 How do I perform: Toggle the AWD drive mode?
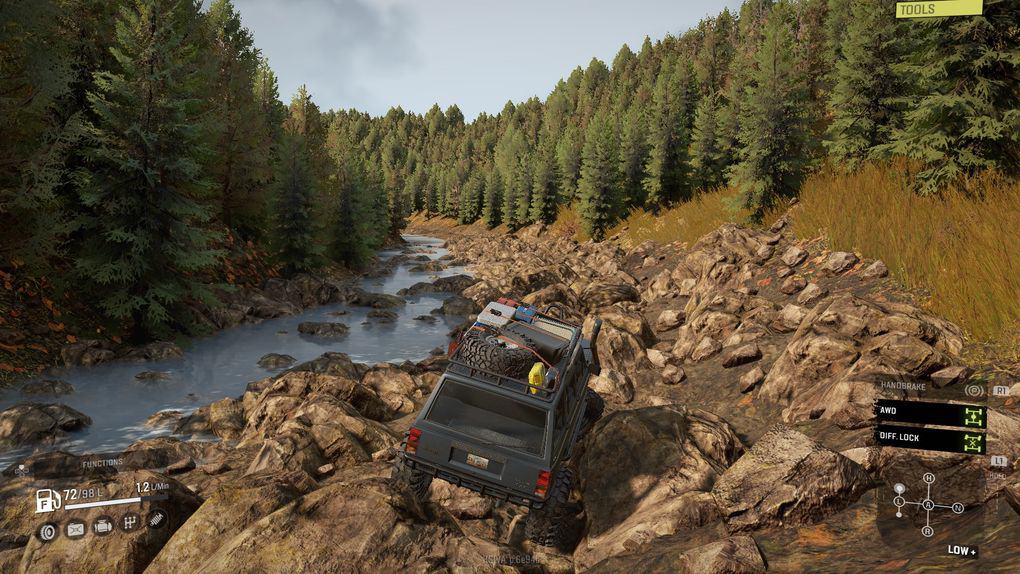point(930,413)
